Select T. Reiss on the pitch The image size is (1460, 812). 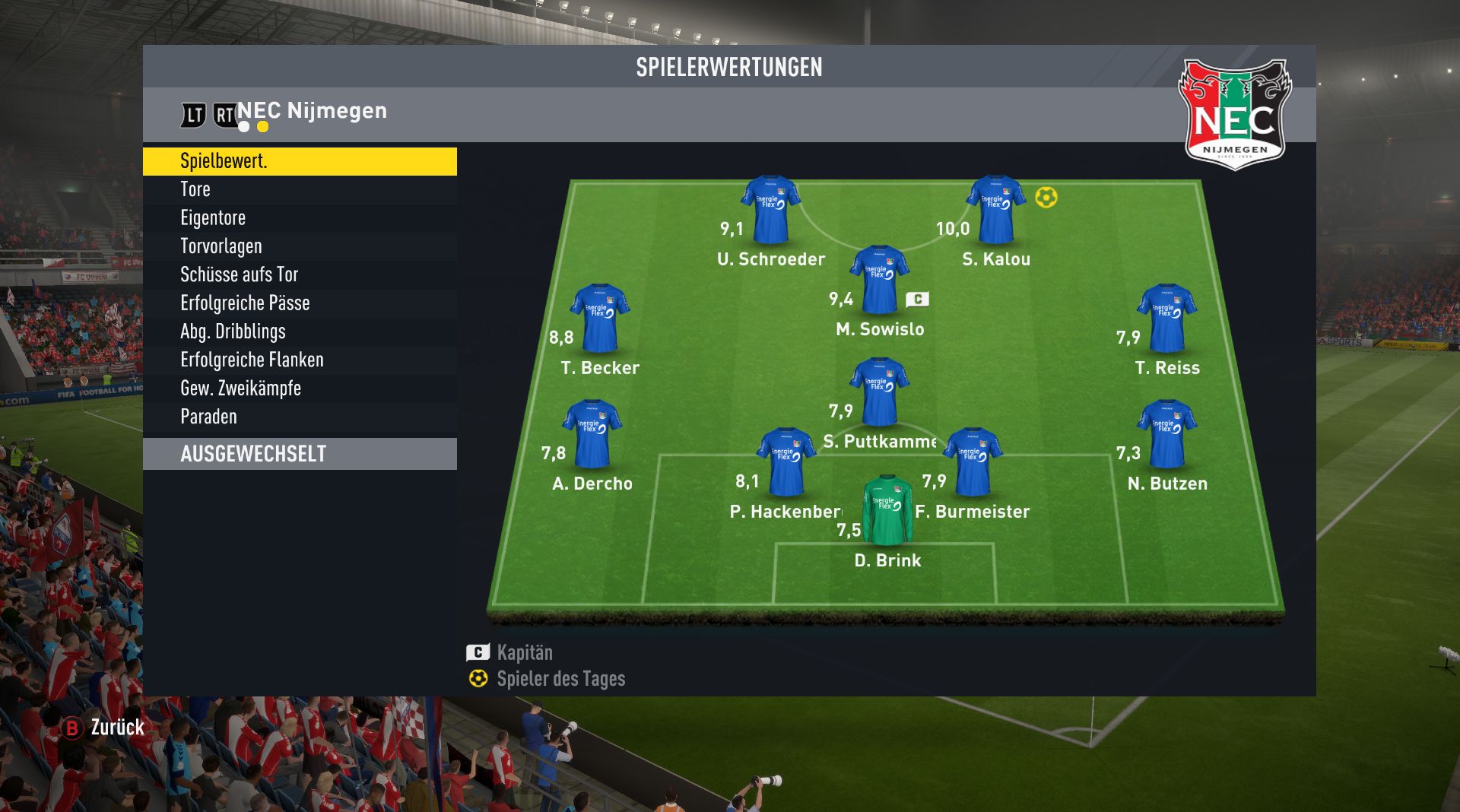coord(1166,319)
